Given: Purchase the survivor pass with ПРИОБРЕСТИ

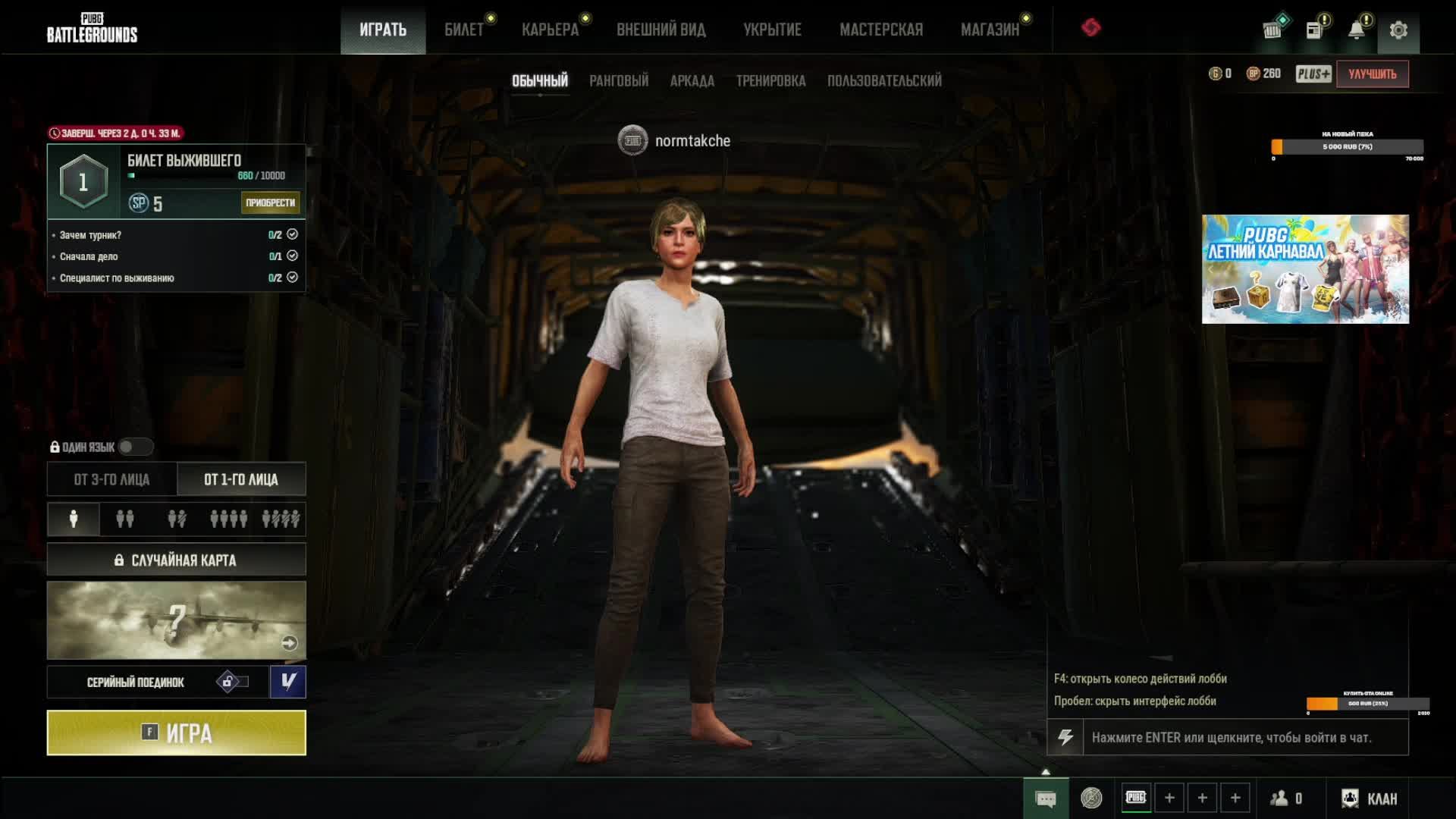Looking at the screenshot, I should pyautogui.click(x=270, y=202).
